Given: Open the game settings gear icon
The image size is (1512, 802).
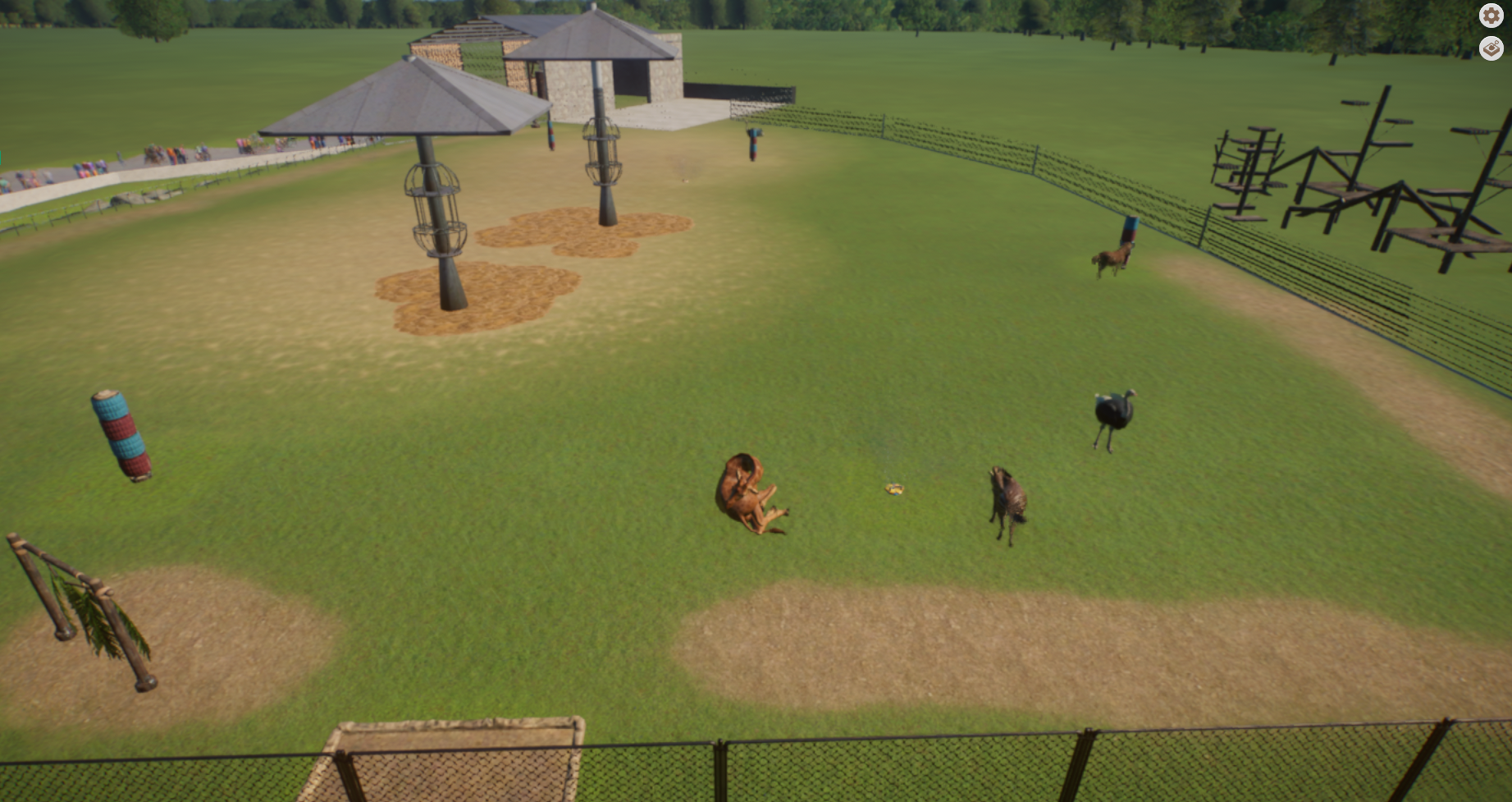Looking at the screenshot, I should coord(1491,15).
